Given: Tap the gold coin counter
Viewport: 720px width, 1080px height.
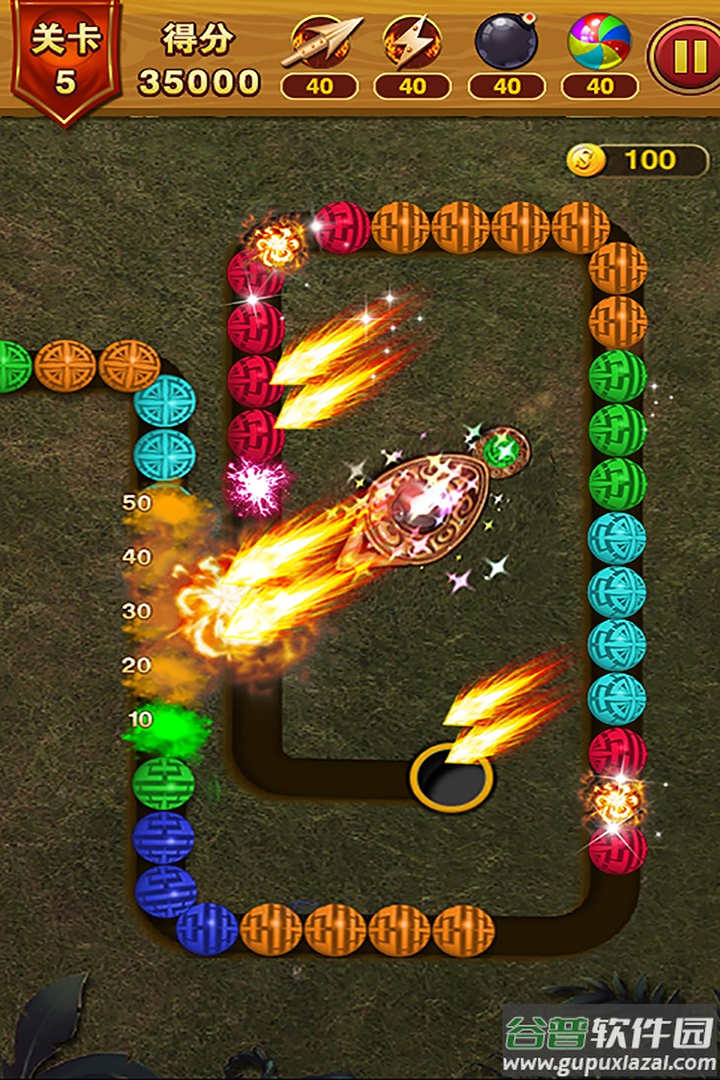Looking at the screenshot, I should click(636, 160).
